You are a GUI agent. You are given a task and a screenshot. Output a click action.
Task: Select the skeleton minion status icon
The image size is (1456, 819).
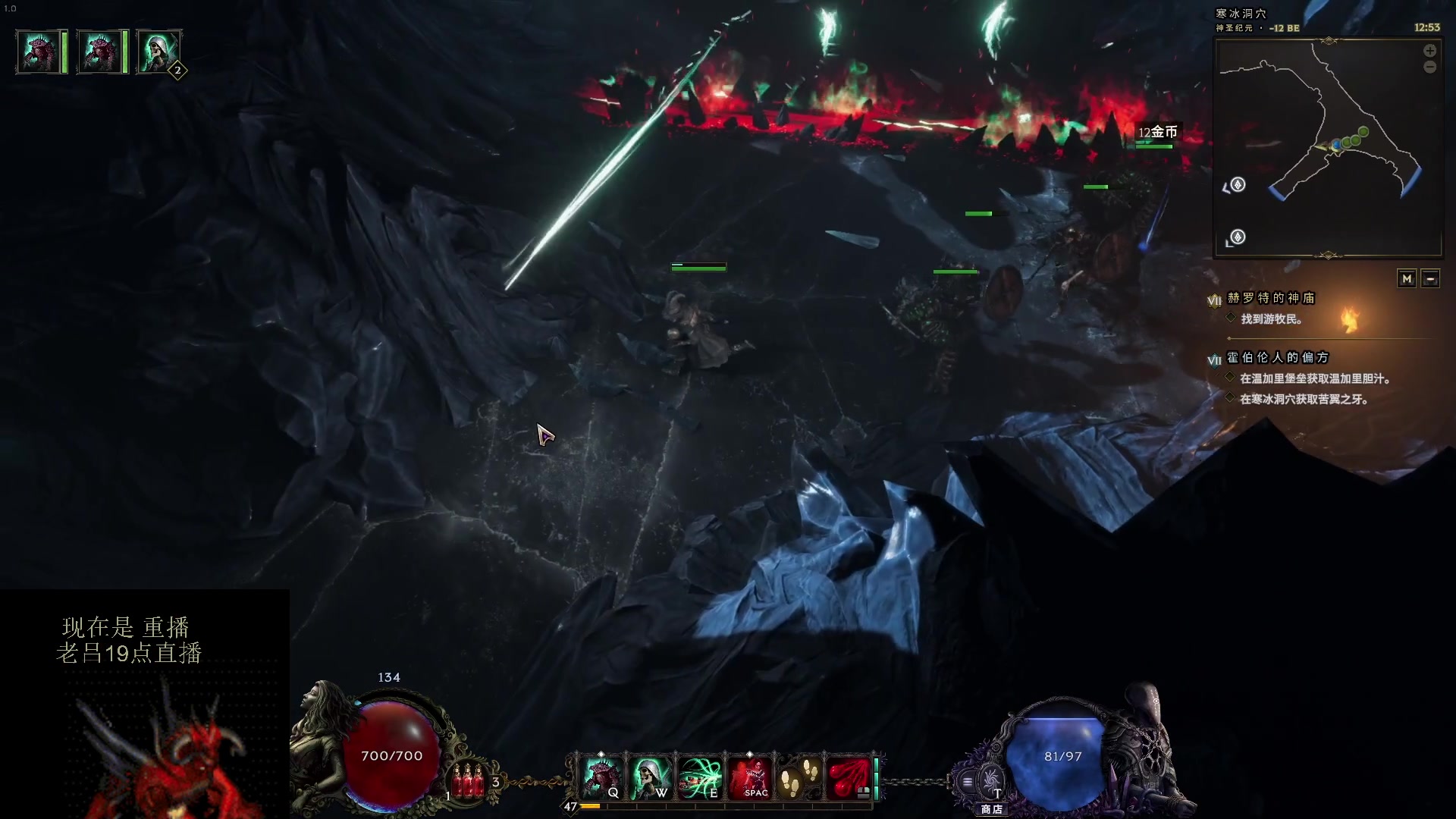pos(158,52)
